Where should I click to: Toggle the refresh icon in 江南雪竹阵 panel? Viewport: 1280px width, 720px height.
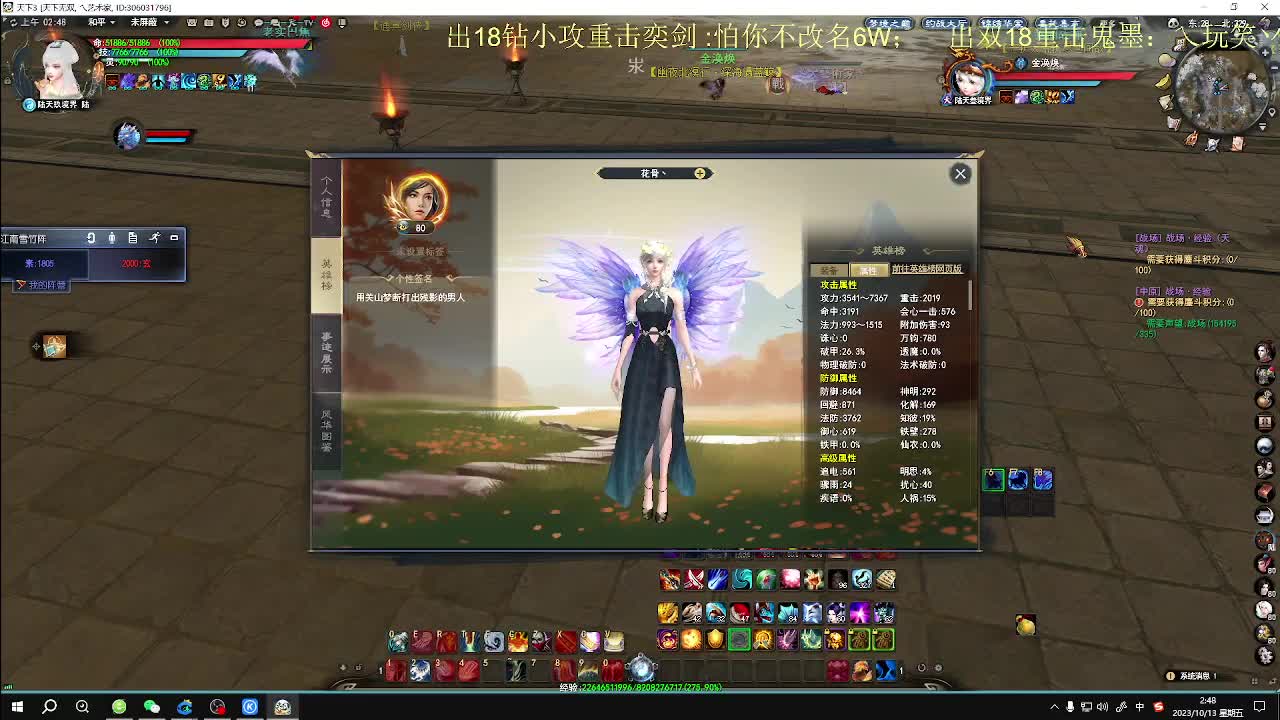[x=90, y=238]
